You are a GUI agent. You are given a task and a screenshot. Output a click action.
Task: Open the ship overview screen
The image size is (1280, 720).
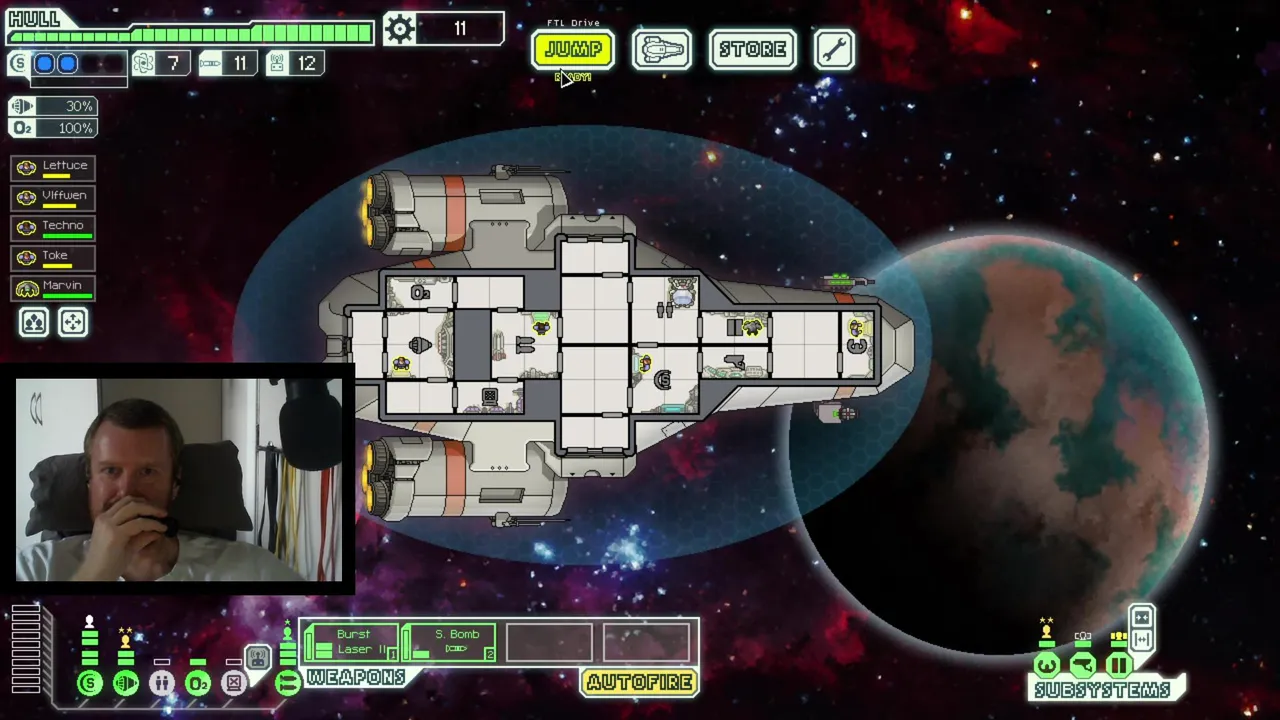pyautogui.click(x=661, y=49)
